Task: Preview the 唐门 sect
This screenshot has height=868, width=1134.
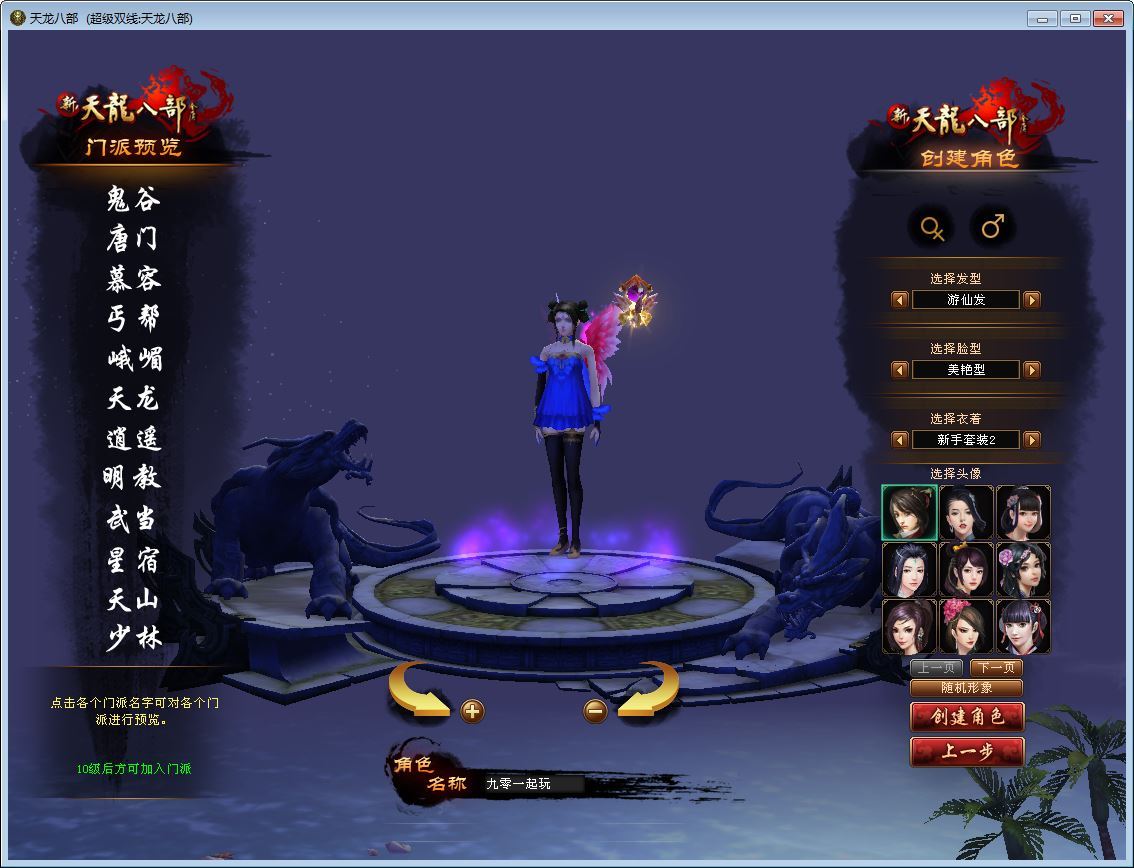Action: [x=133, y=239]
